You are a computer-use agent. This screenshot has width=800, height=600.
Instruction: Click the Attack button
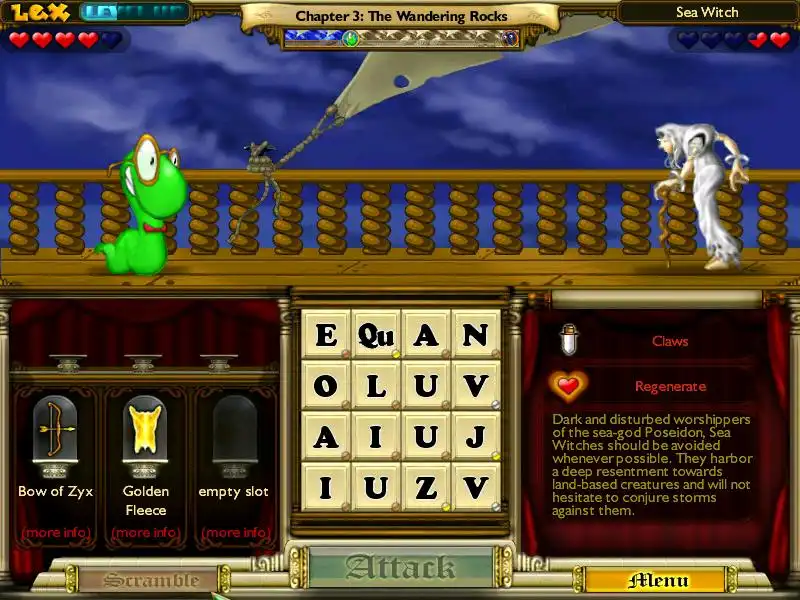click(400, 568)
